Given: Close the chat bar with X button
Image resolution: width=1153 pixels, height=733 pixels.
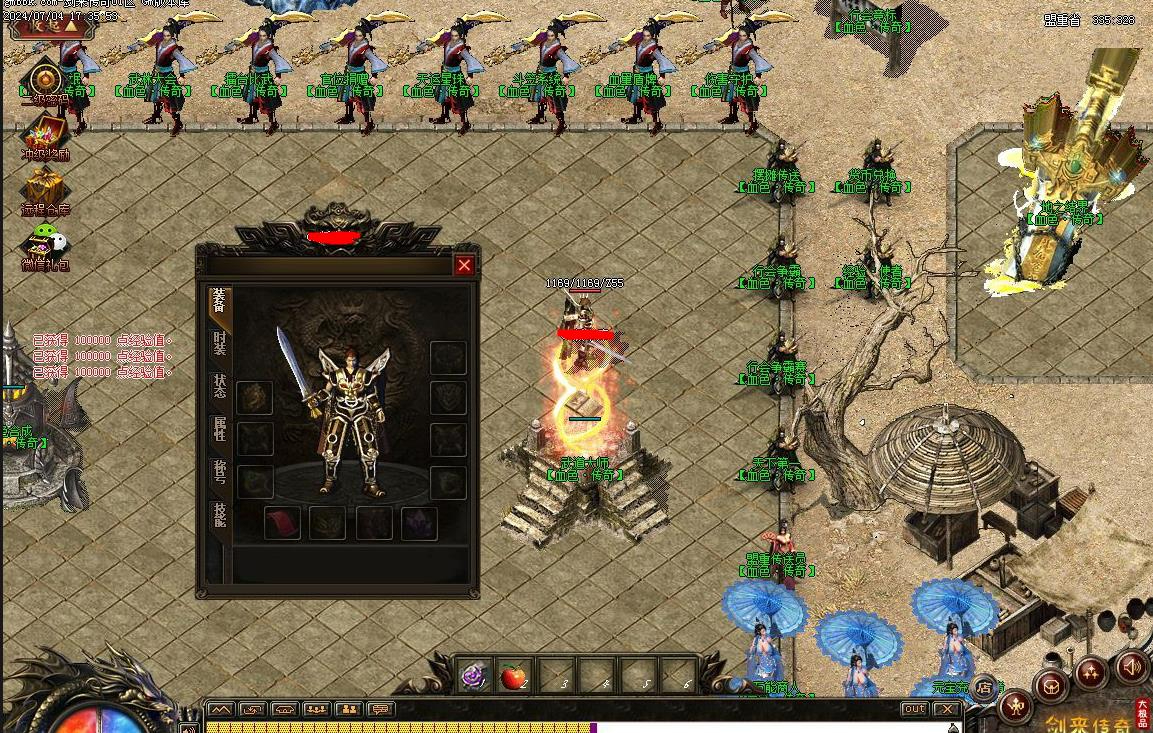Looking at the screenshot, I should tap(947, 709).
